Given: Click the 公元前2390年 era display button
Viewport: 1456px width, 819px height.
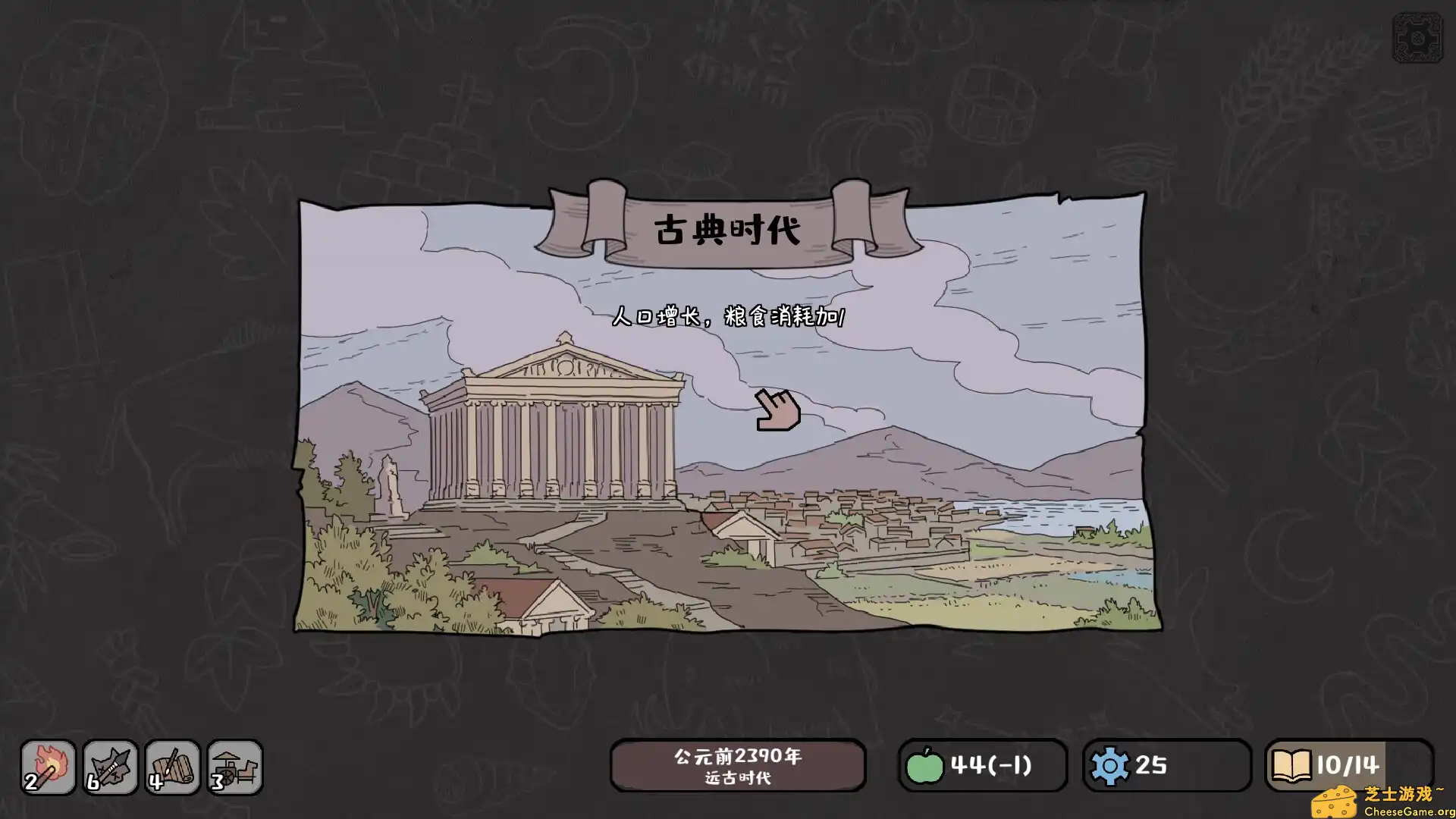Looking at the screenshot, I should tap(739, 755).
